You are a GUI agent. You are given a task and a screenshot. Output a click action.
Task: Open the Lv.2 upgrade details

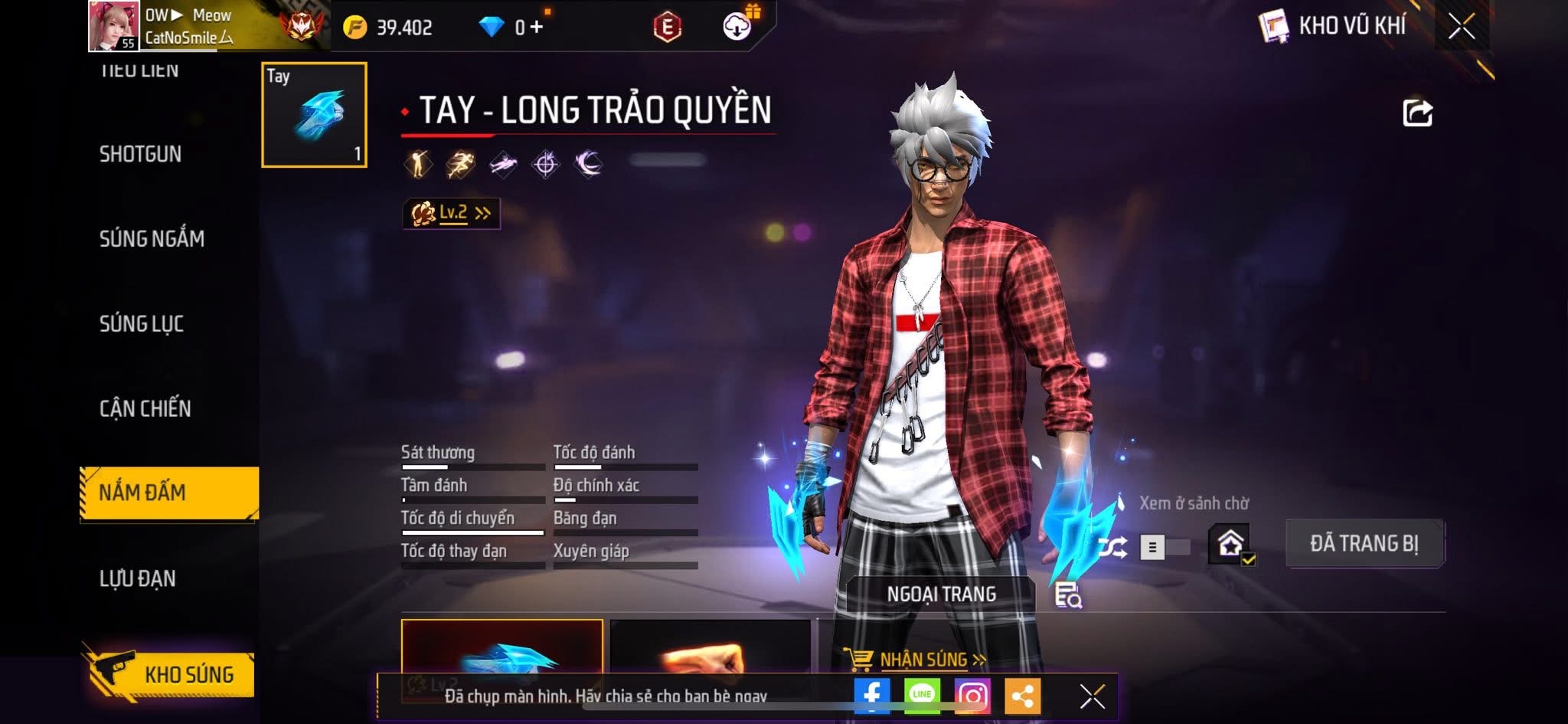point(452,213)
